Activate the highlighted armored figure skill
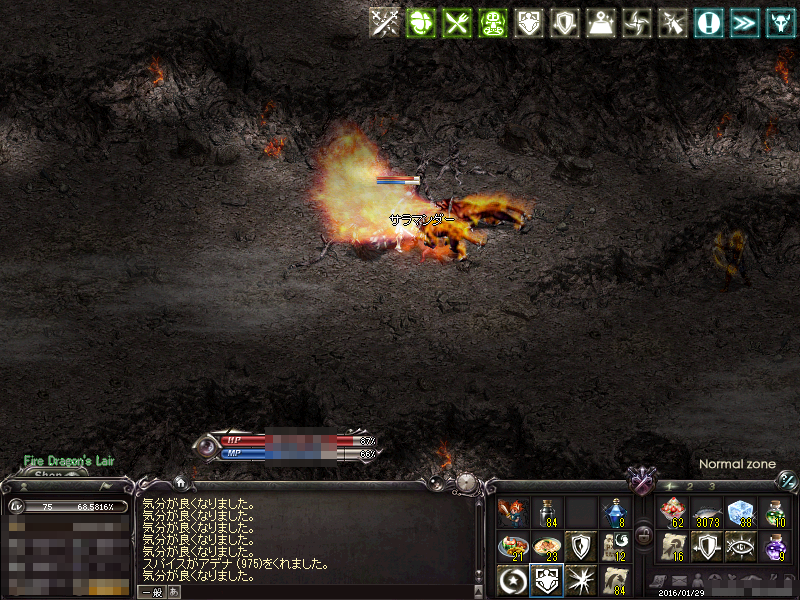This screenshot has height=600, width=800. click(x=546, y=579)
